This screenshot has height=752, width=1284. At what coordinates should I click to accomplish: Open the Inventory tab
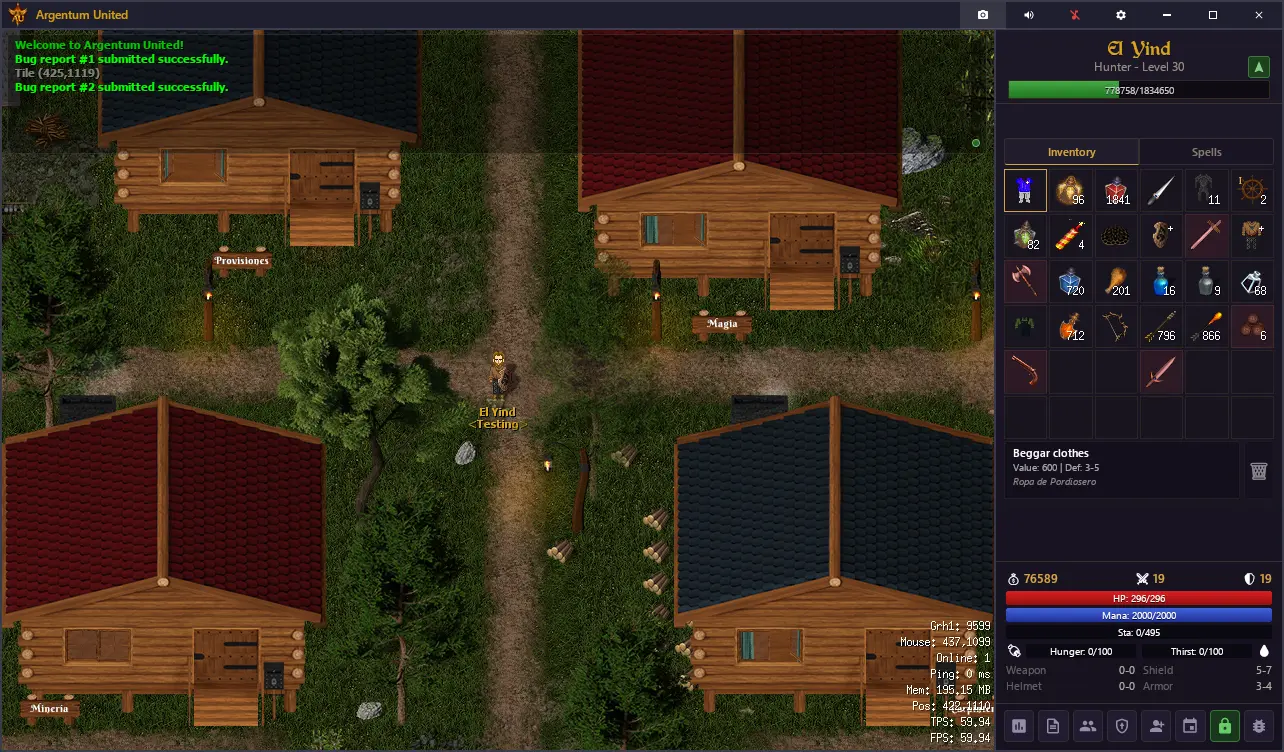(1071, 152)
